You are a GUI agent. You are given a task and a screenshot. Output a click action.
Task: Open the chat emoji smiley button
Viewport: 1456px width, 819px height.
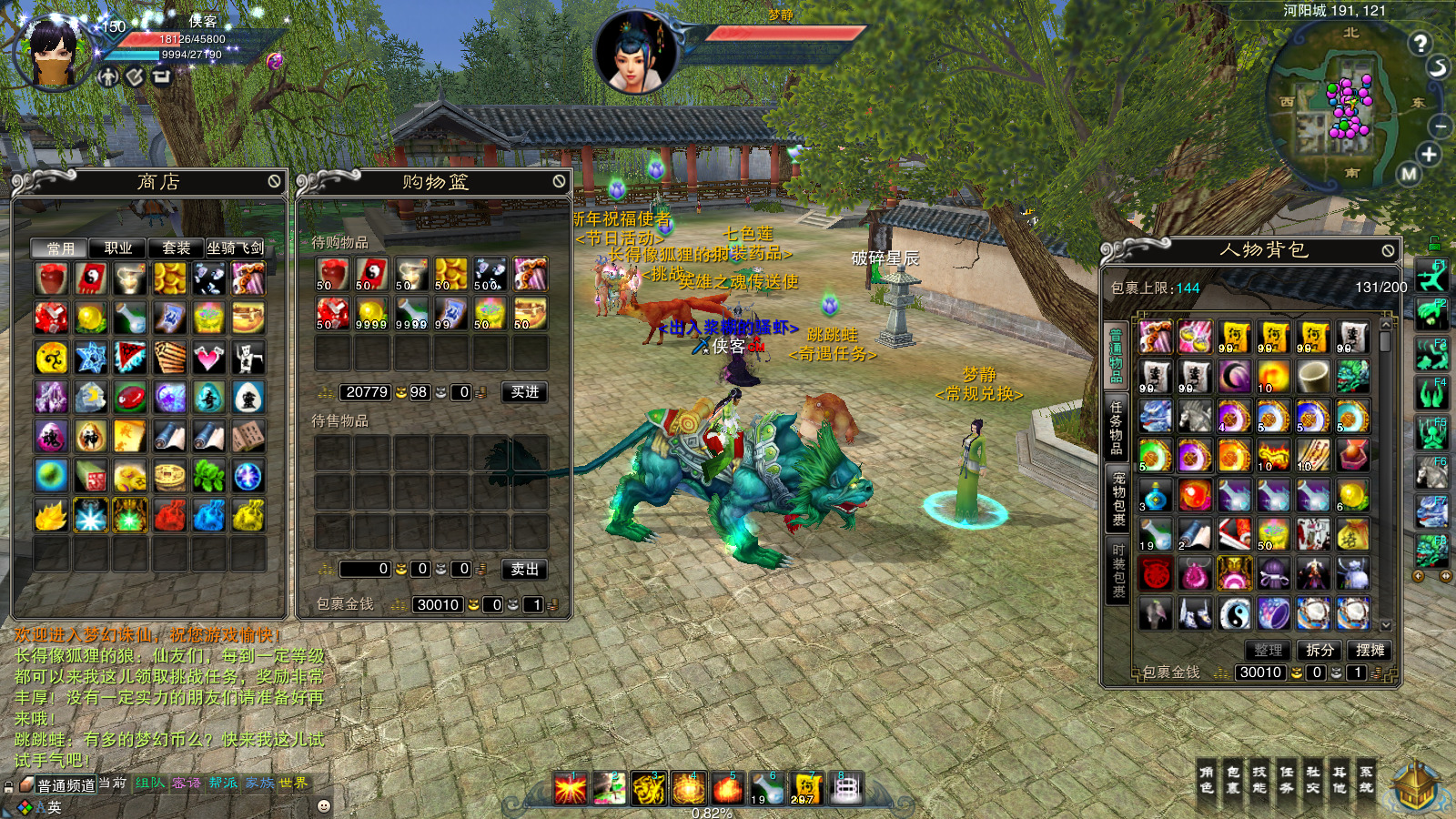tap(323, 806)
